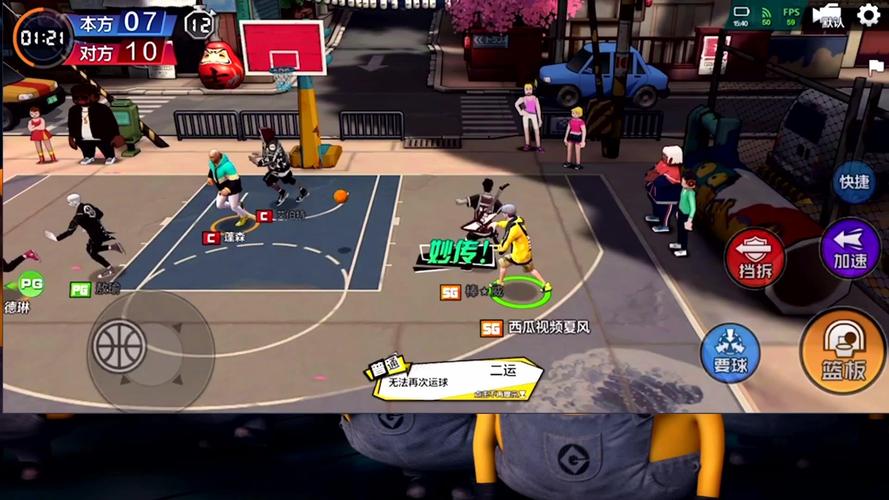889x500 pixels.
Task: Tap the basketball movement joystick
Action: (x=120, y=345)
